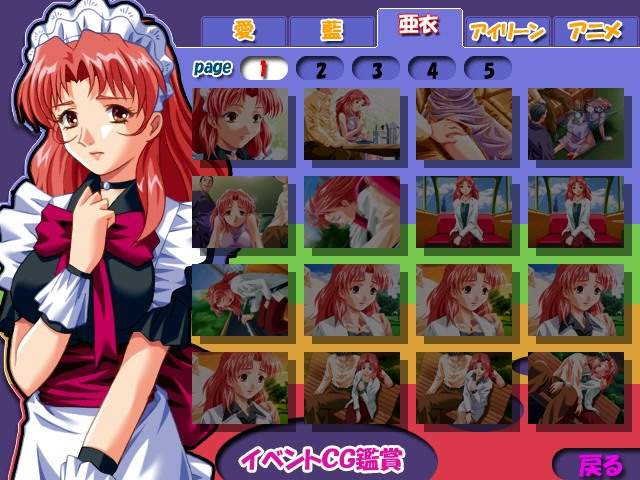Jump to gallery page 3
The image size is (640, 480).
[376, 69]
